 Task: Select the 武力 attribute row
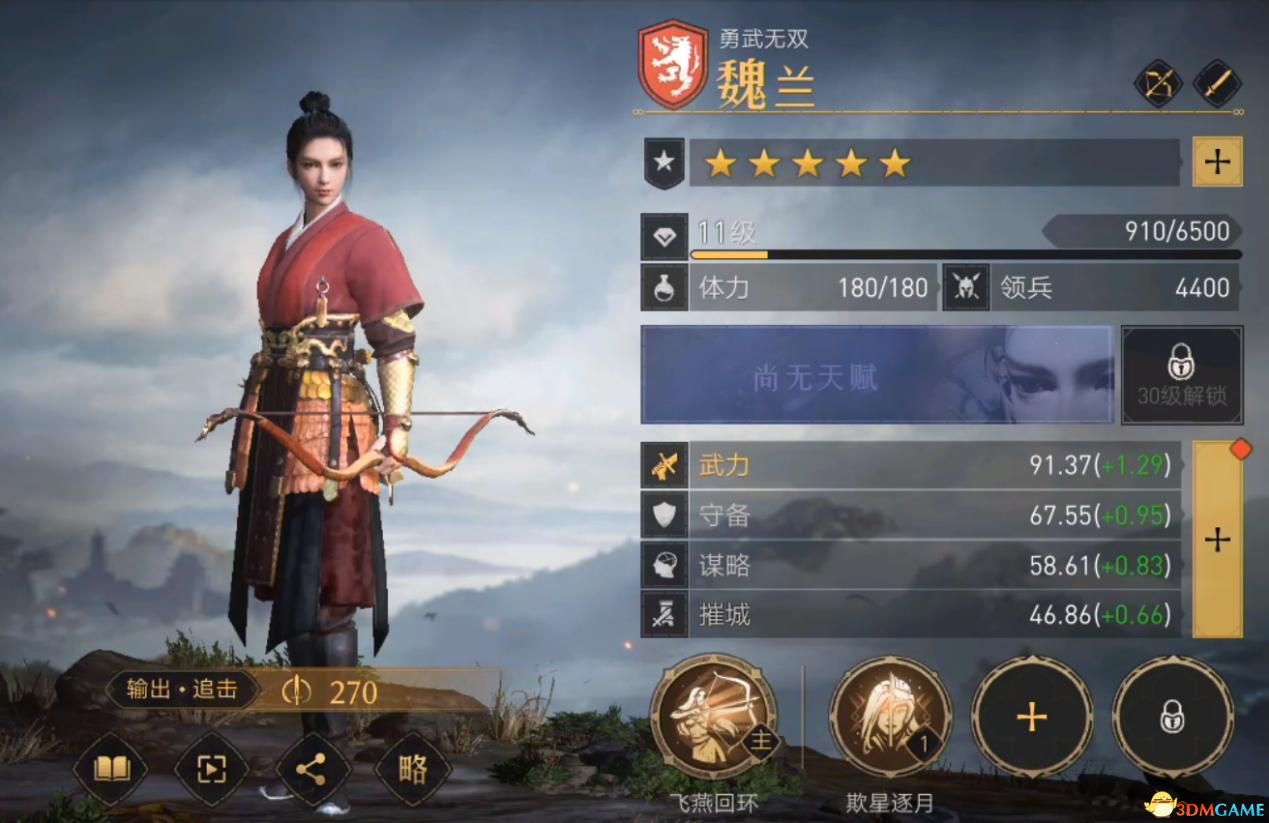pyautogui.click(x=910, y=465)
